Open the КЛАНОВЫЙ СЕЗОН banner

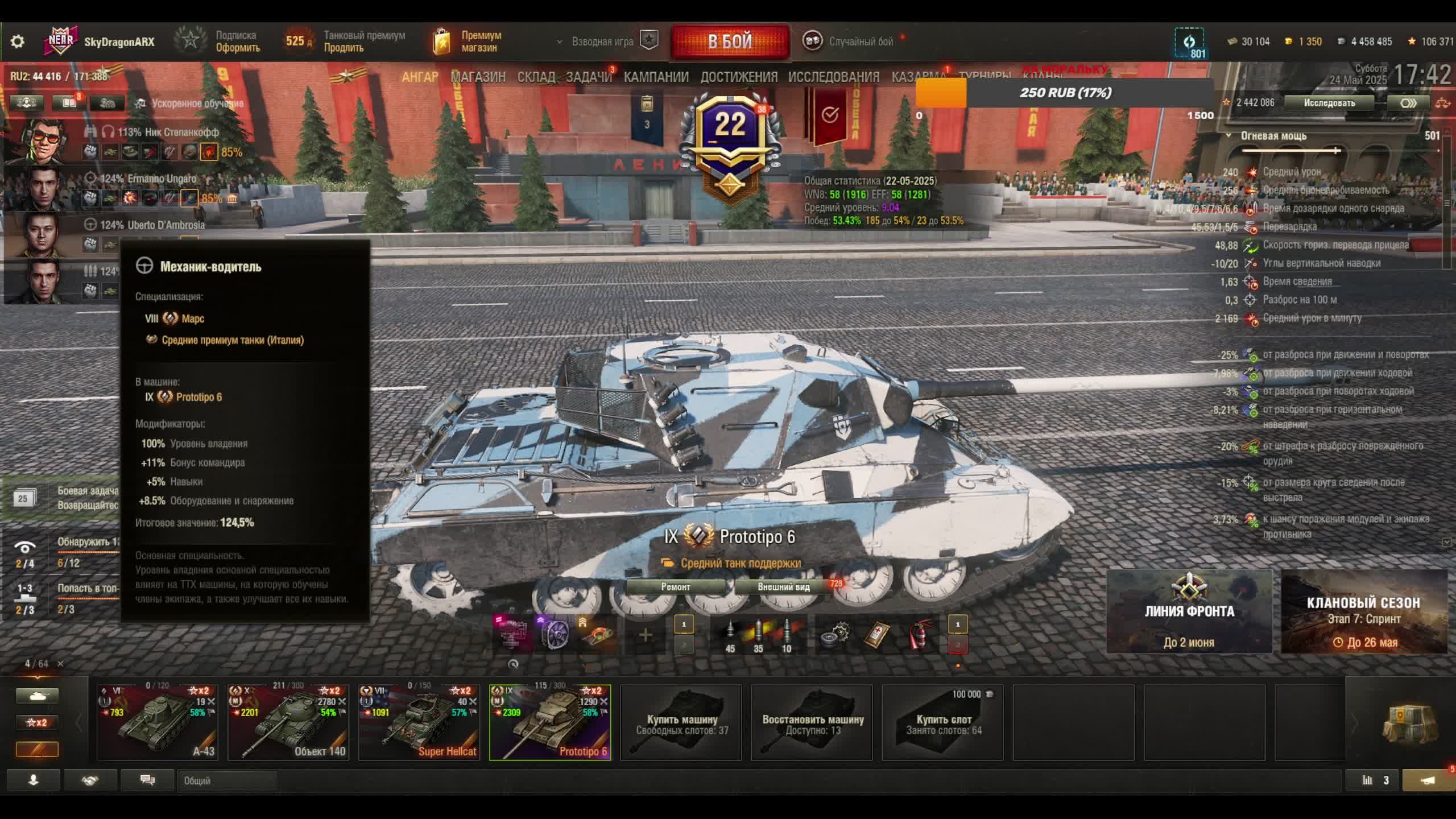[x=1364, y=612]
